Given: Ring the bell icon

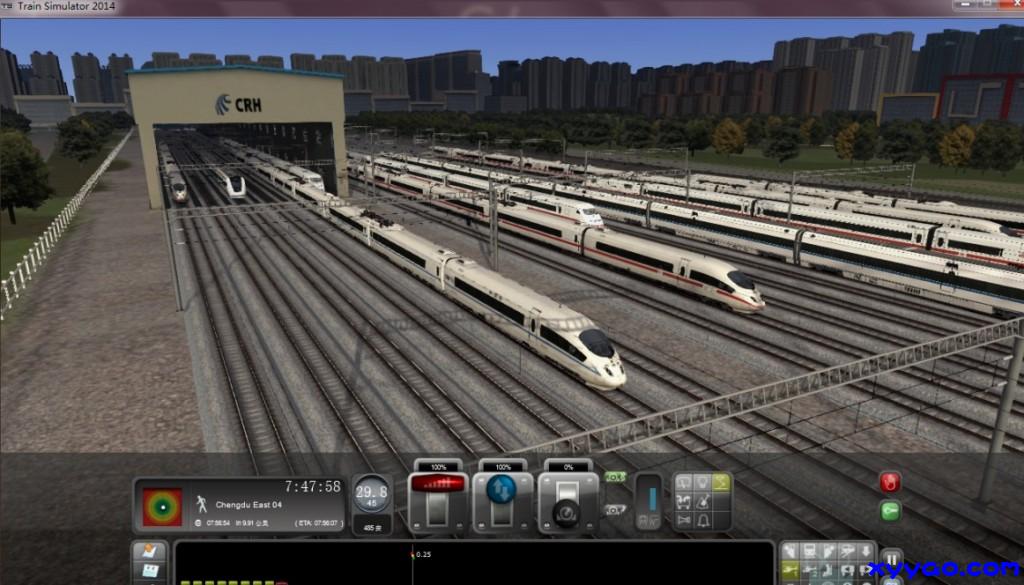Looking at the screenshot, I should point(703,520).
